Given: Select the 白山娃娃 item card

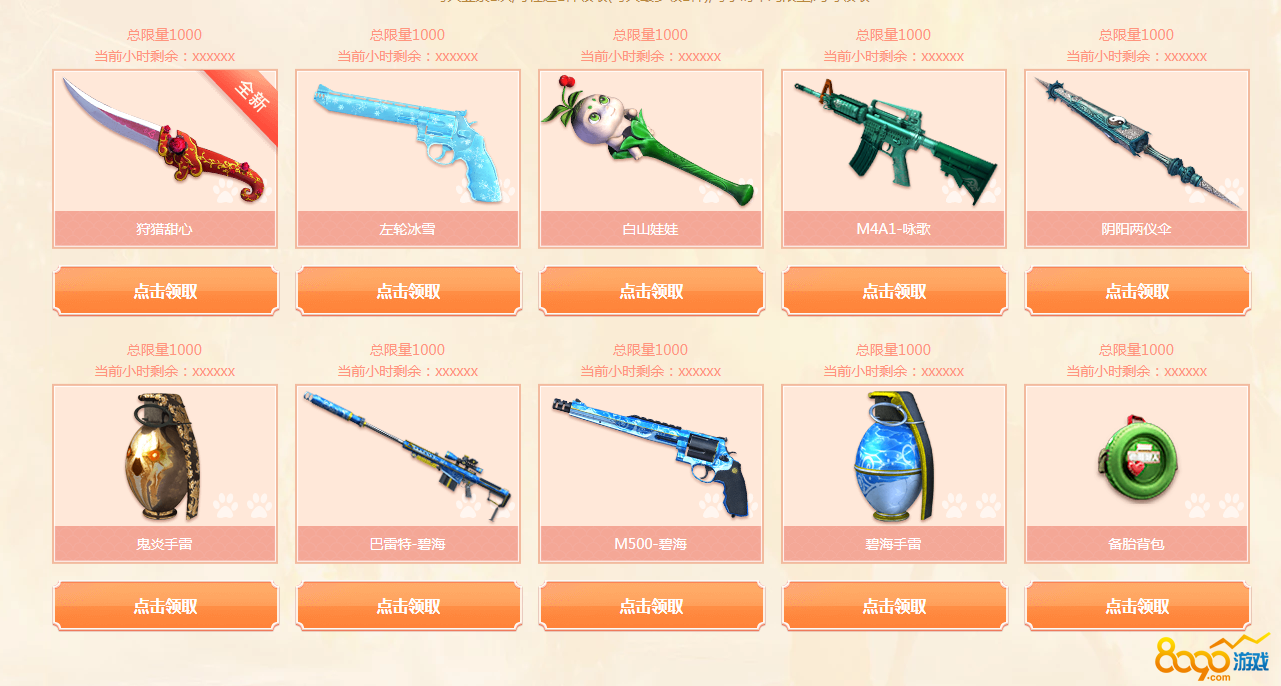Looking at the screenshot, I should pos(651,145).
